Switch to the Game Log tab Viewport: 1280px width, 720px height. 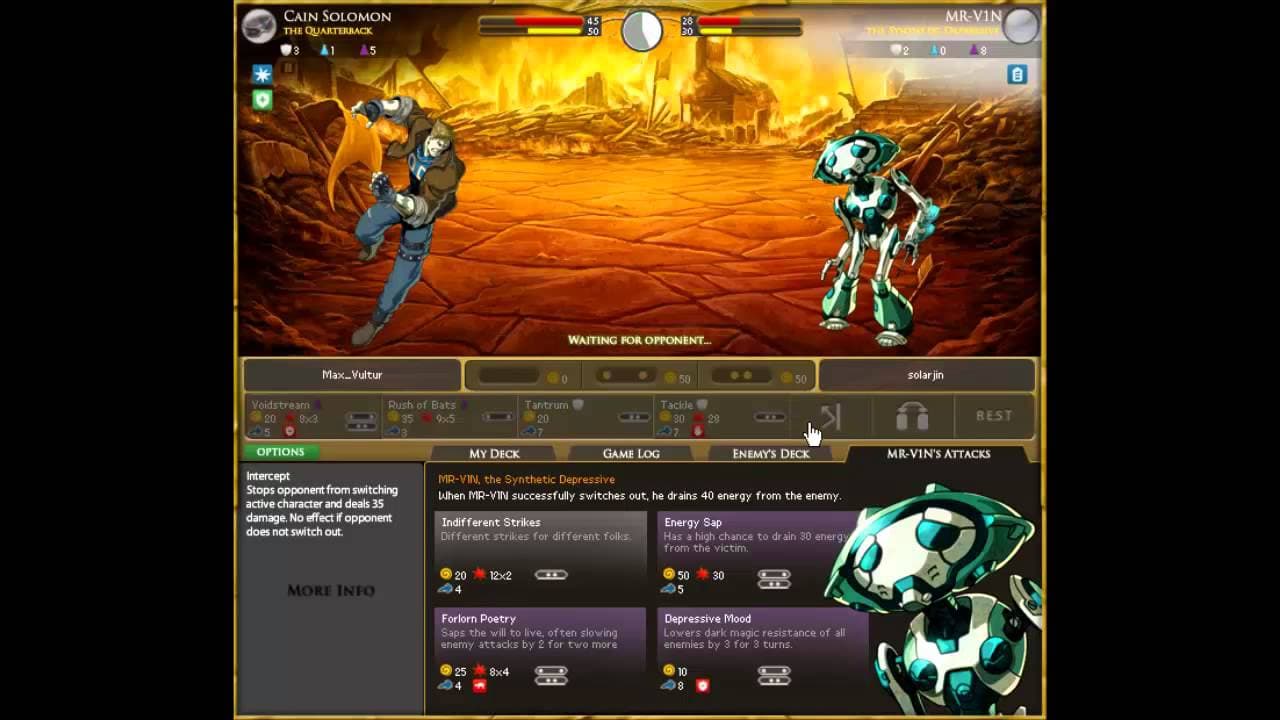[x=630, y=453]
